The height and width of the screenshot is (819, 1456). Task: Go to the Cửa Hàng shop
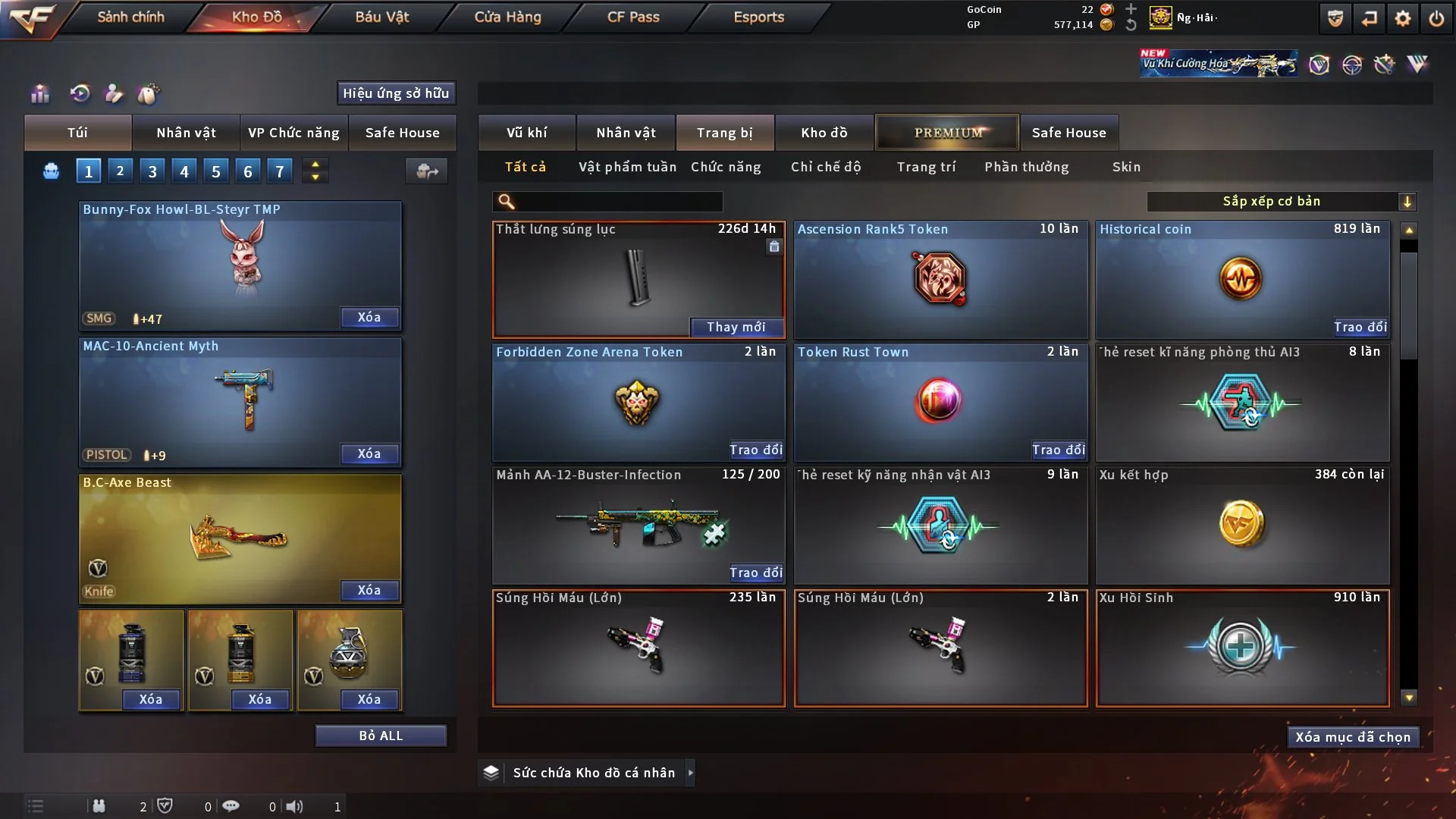507,17
